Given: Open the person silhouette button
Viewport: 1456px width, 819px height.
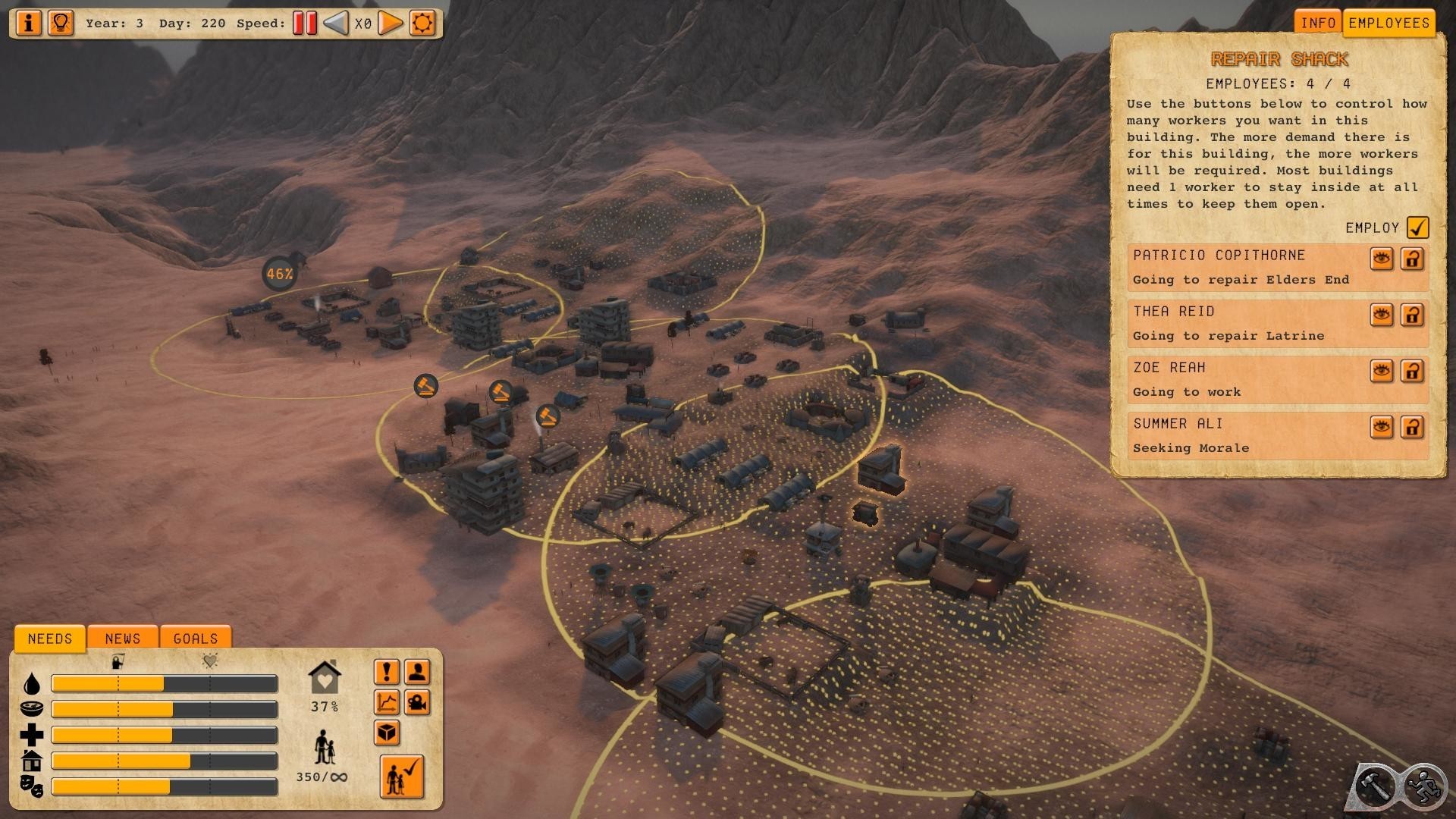Looking at the screenshot, I should [417, 672].
